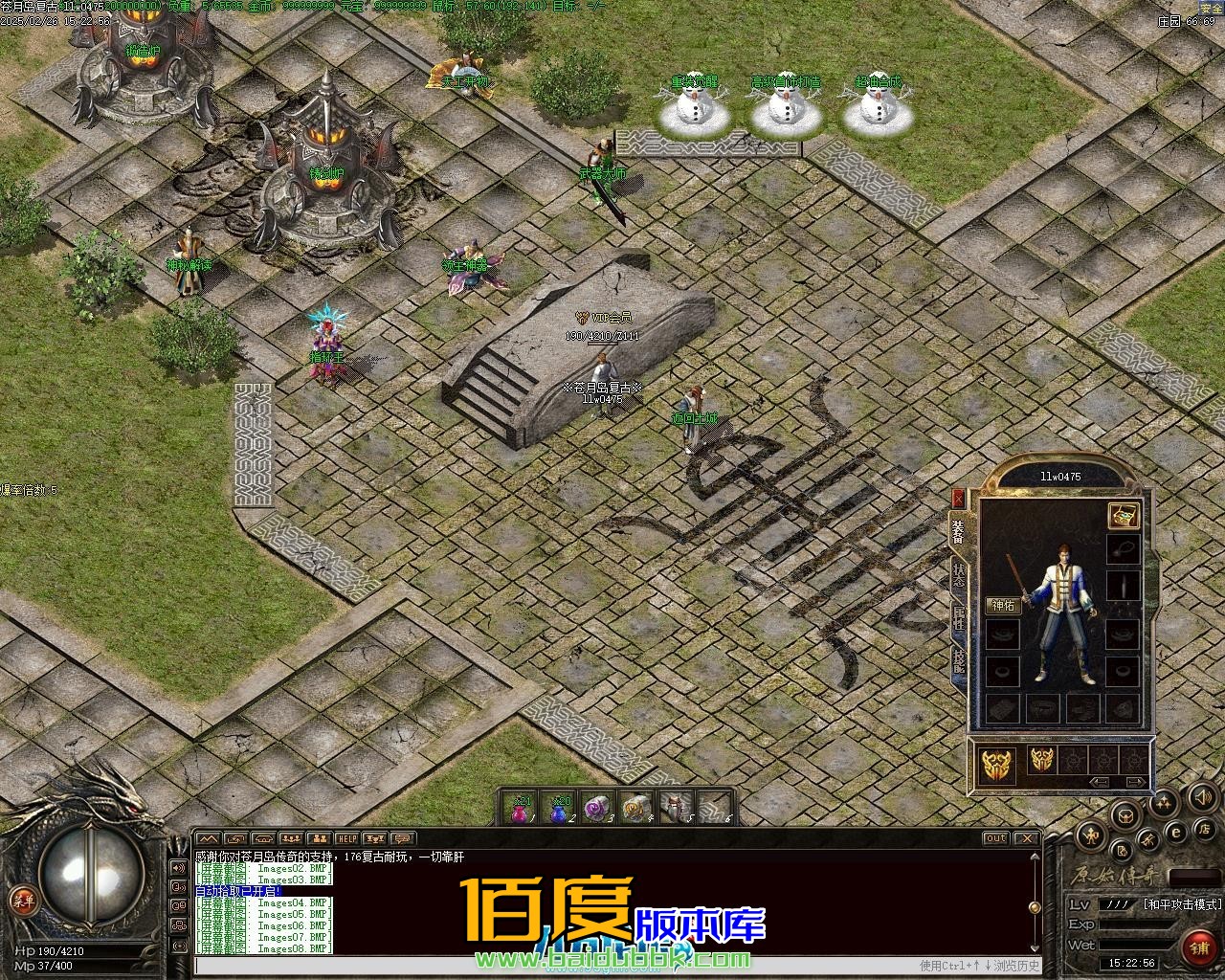Click the 'out' button on chat bar

[x=996, y=839]
